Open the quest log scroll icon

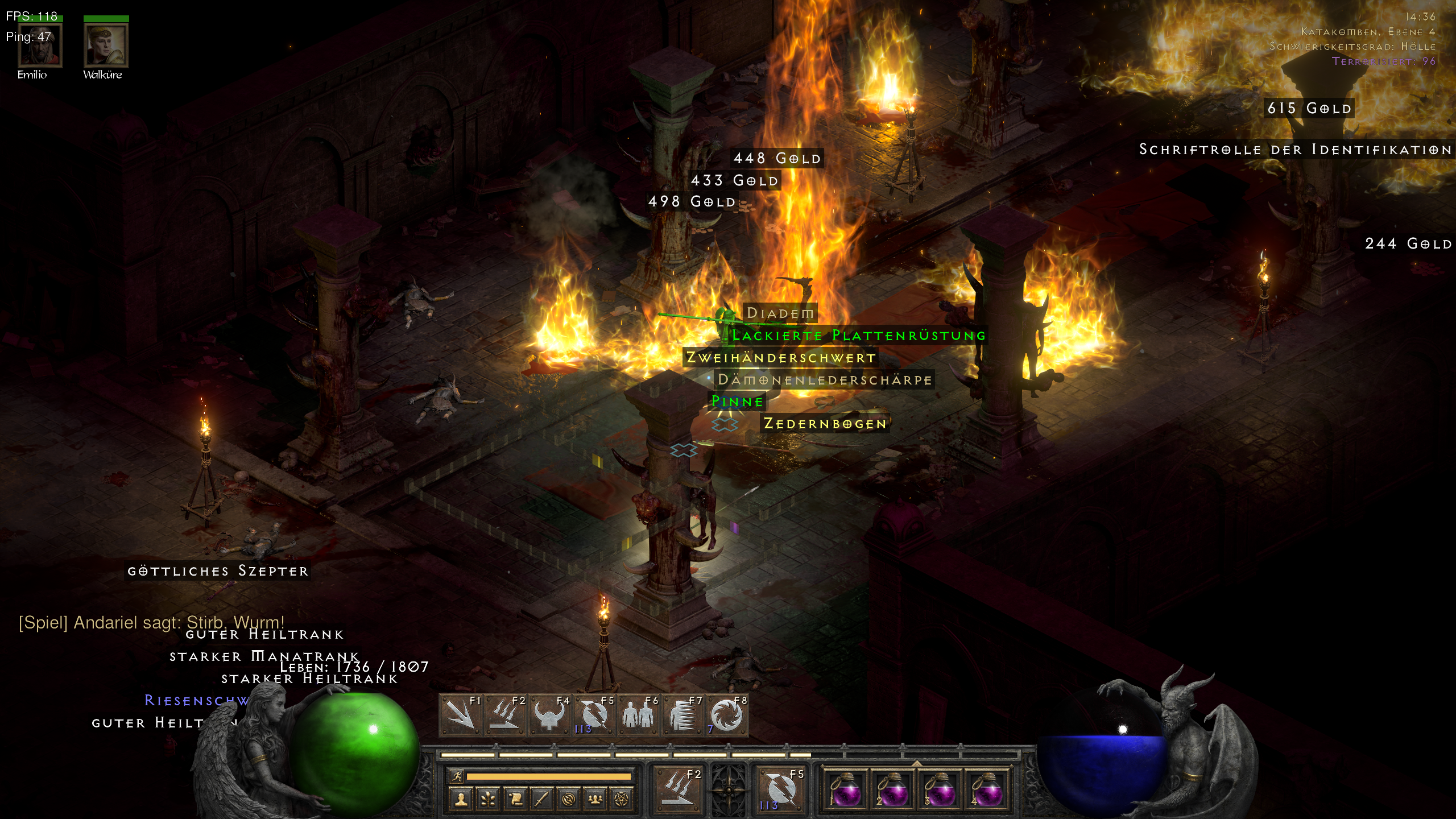pyautogui.click(x=515, y=799)
